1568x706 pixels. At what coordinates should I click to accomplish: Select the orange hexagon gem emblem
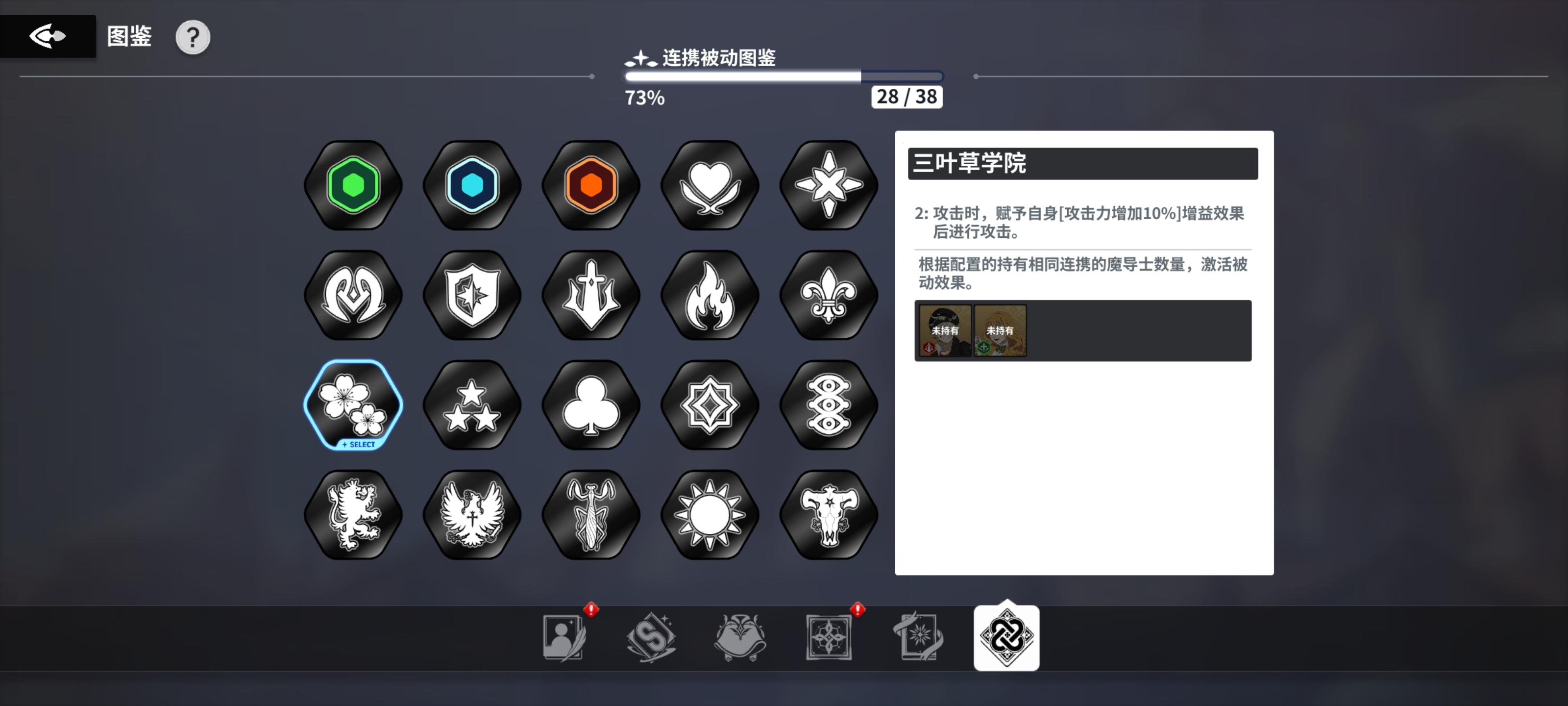[590, 186]
